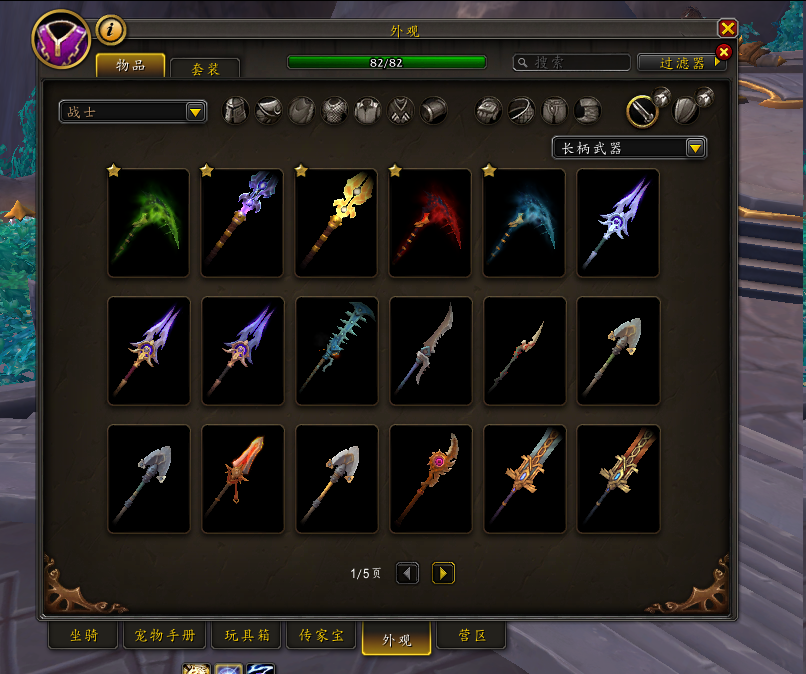The height and width of the screenshot is (674, 806).
Task: Select the golden-headed polearm appearance
Action: pyautogui.click(x=336, y=223)
